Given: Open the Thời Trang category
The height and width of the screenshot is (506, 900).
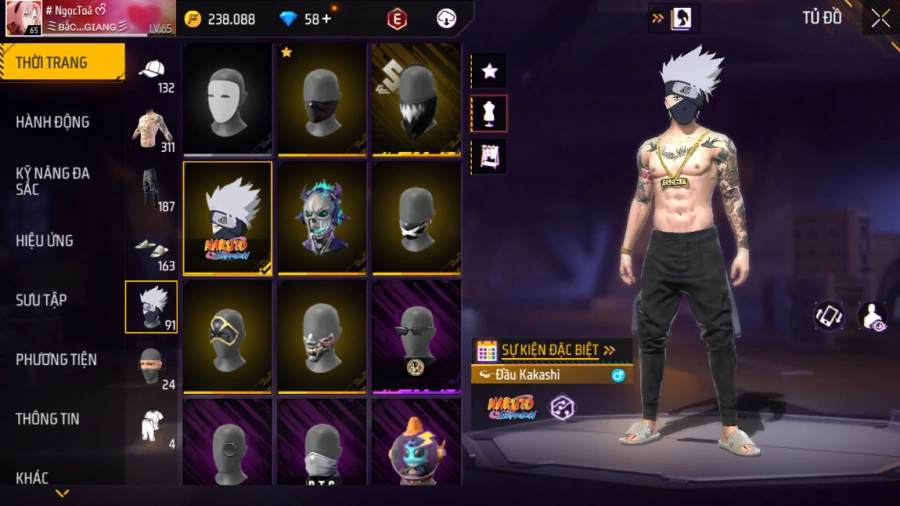Looking at the screenshot, I should (x=60, y=62).
